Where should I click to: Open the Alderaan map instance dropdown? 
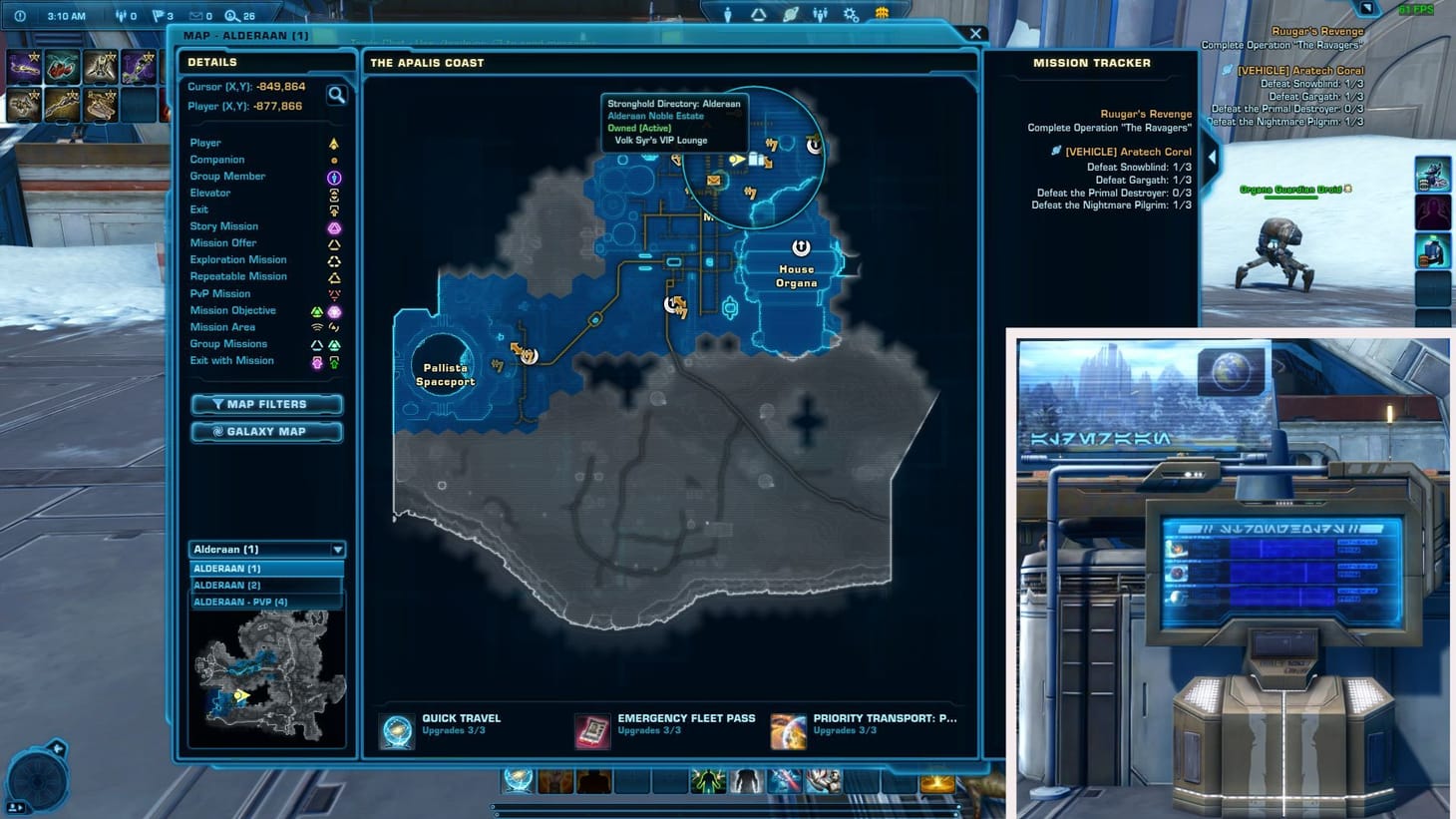337,549
